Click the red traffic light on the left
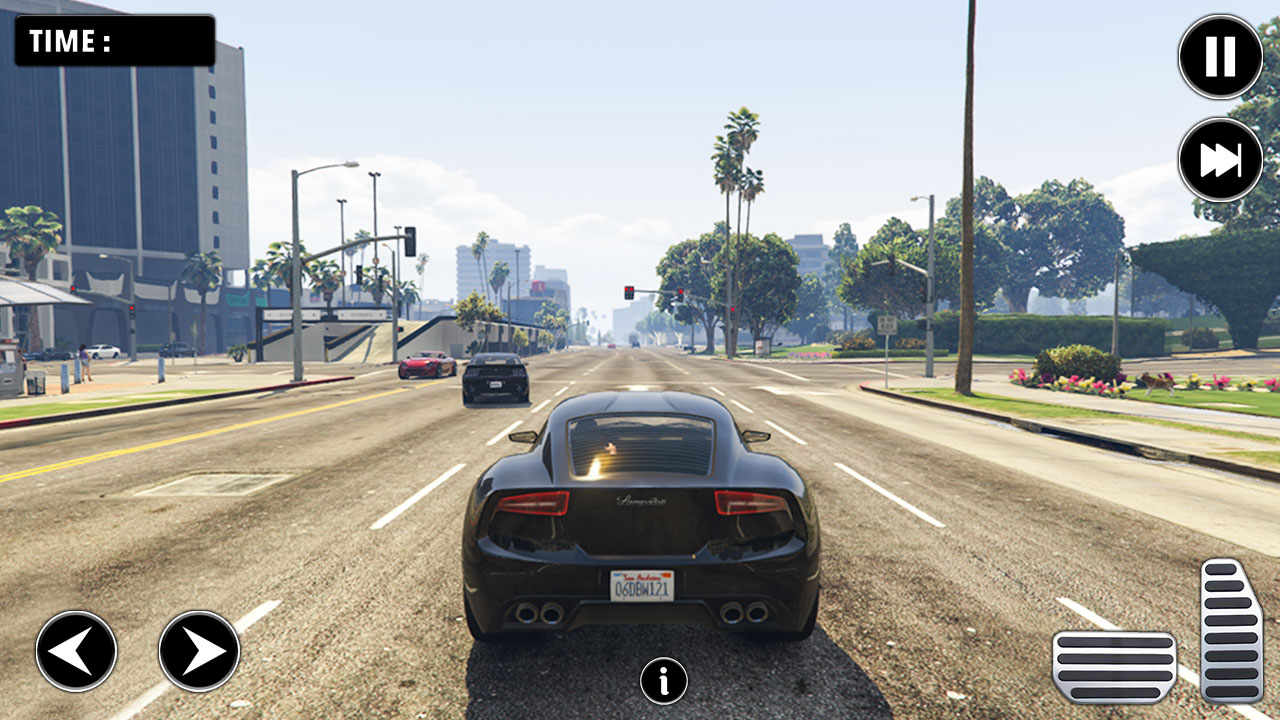Image resolution: width=1280 pixels, height=720 pixels. [x=131, y=310]
